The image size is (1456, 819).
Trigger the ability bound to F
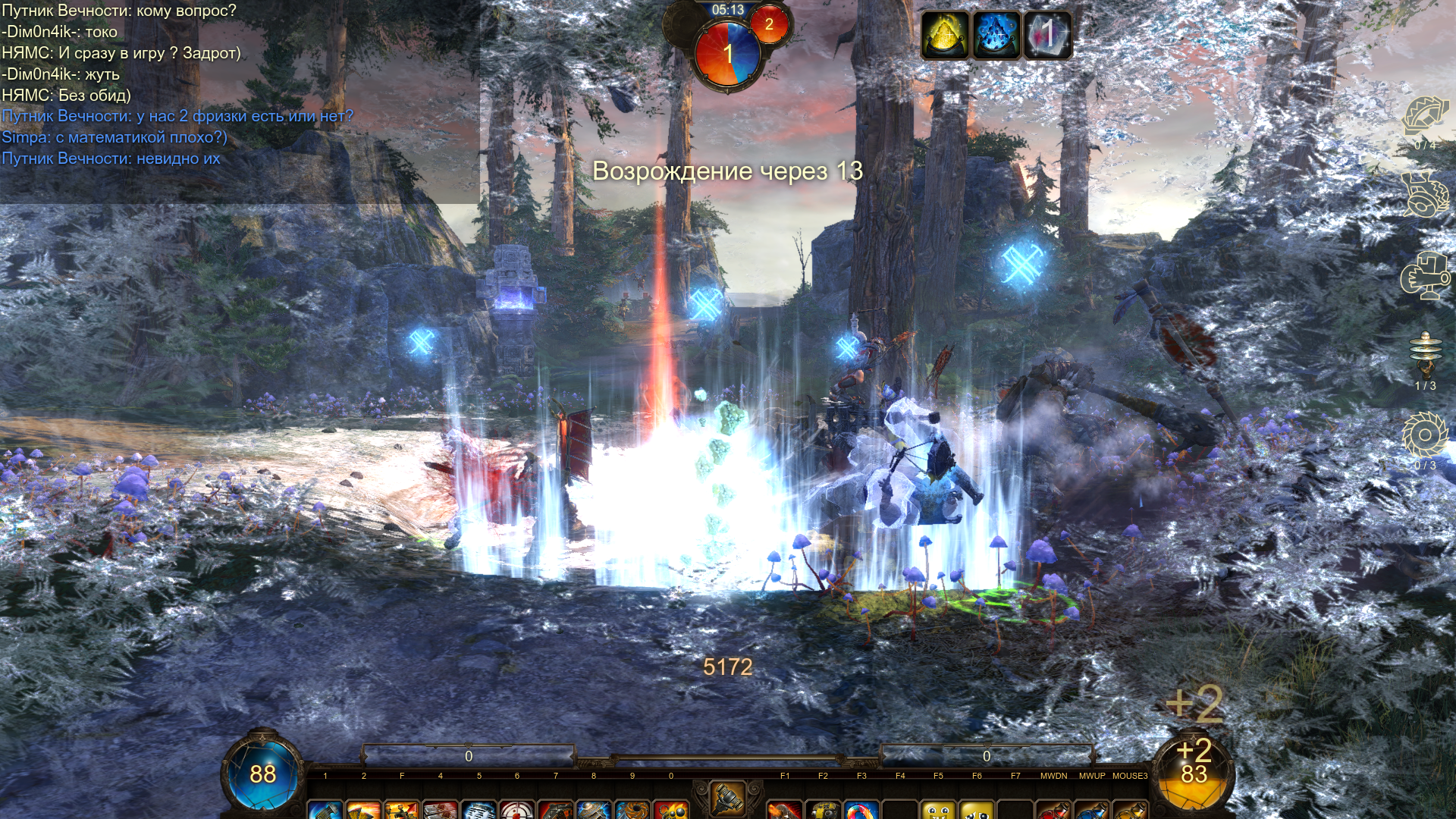pos(402,810)
